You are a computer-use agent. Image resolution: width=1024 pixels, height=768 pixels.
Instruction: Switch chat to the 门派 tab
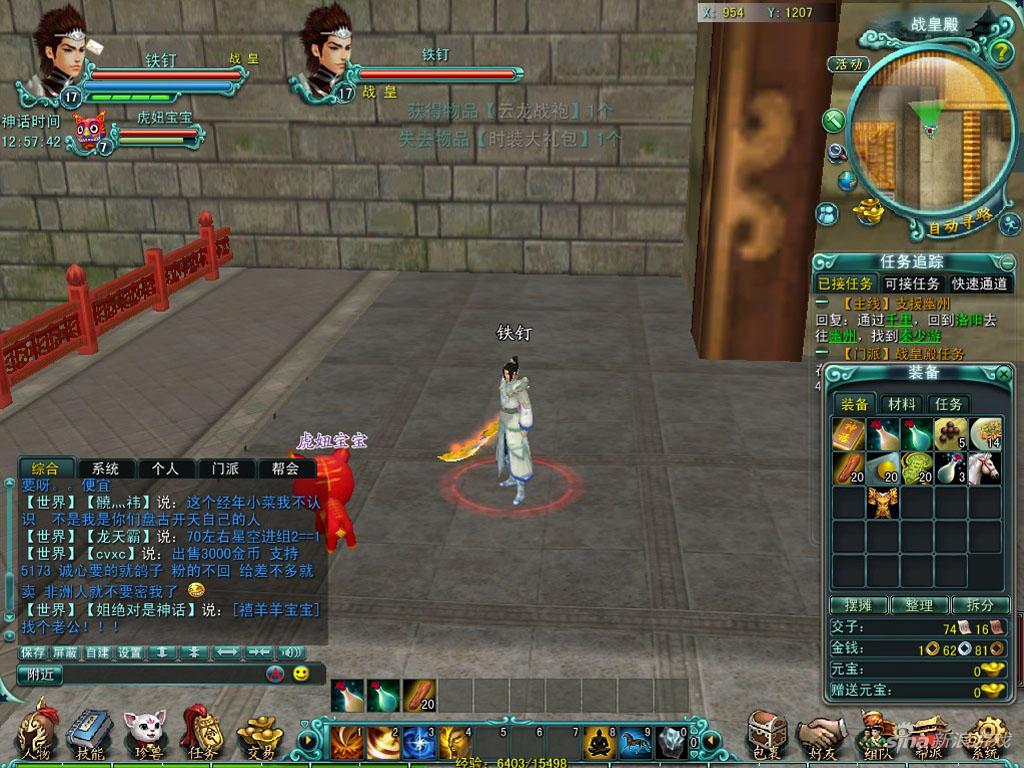click(x=218, y=468)
